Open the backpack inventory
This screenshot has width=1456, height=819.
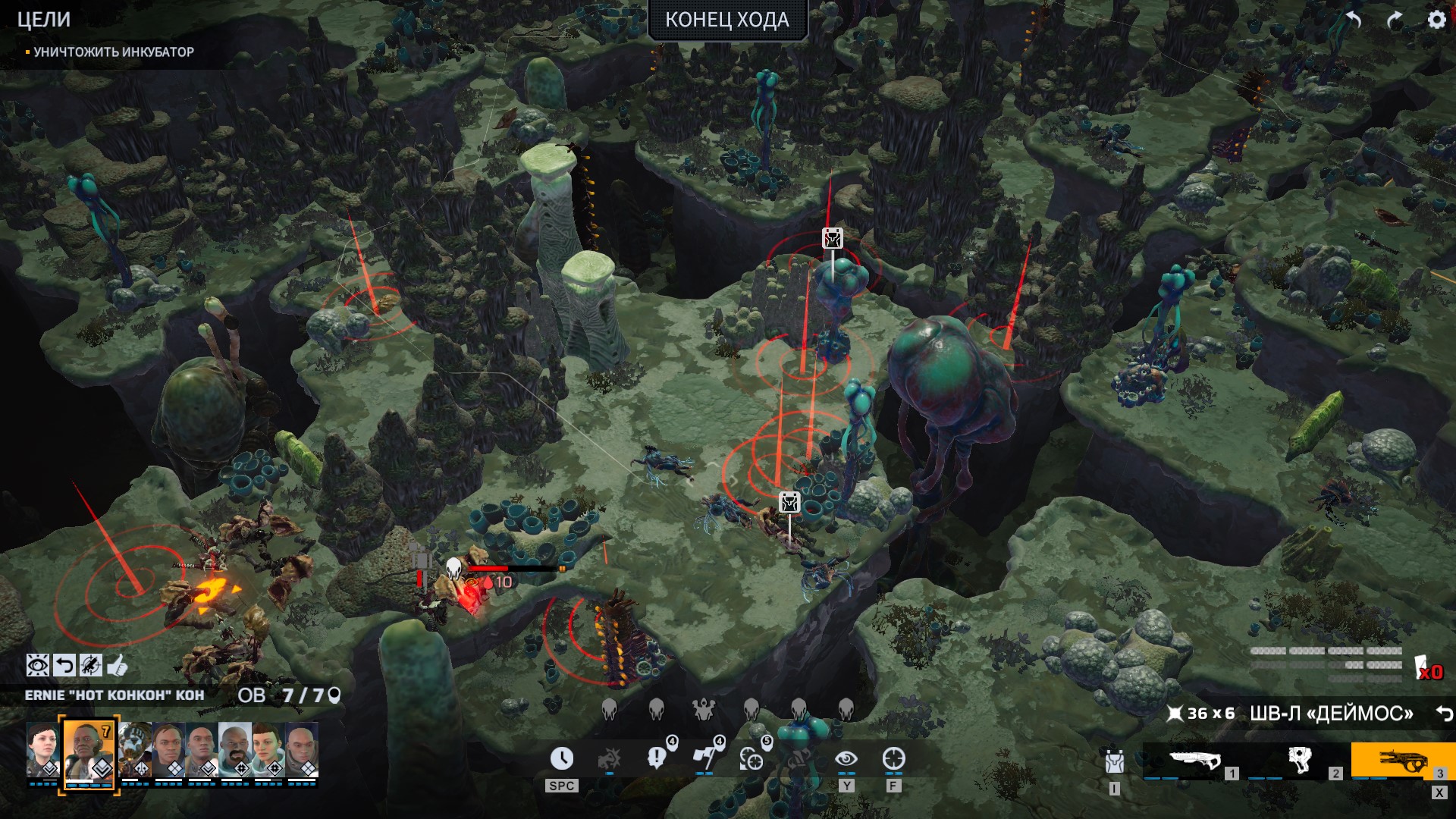click(1113, 761)
